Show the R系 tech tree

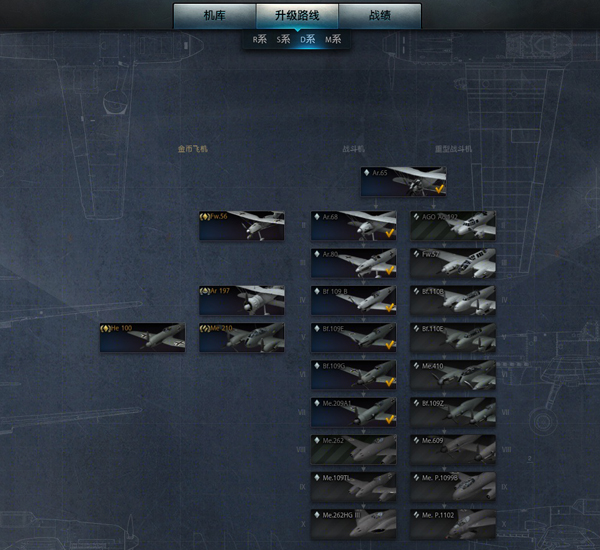(259, 40)
